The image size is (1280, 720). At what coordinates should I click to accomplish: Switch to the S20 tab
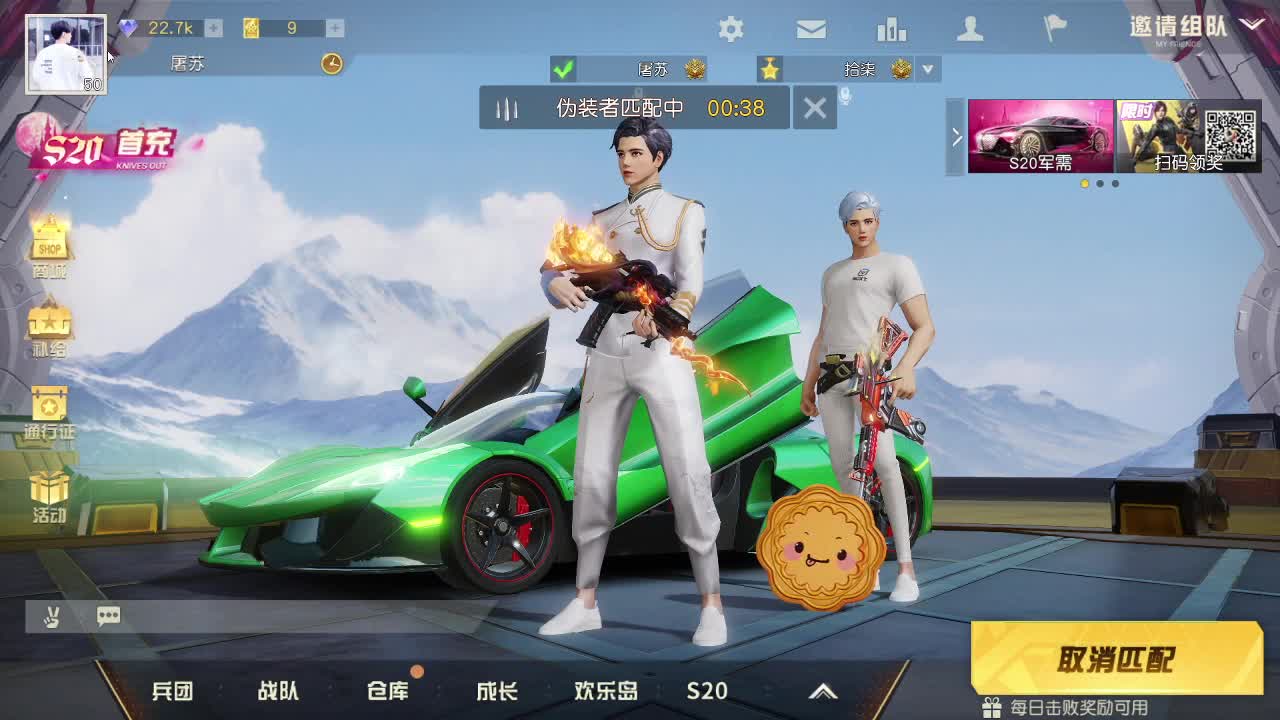[707, 691]
